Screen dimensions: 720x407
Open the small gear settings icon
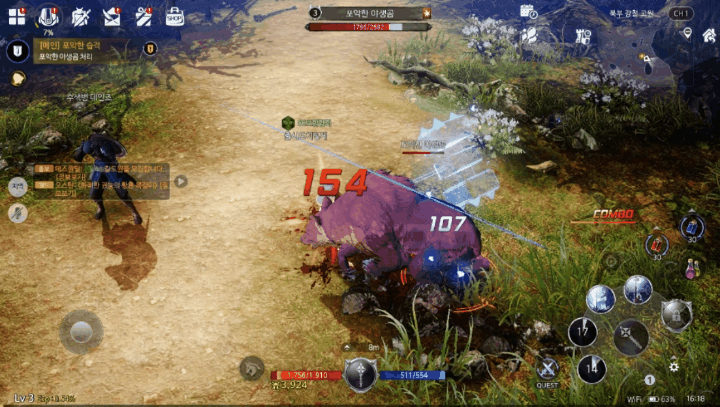[674, 367]
